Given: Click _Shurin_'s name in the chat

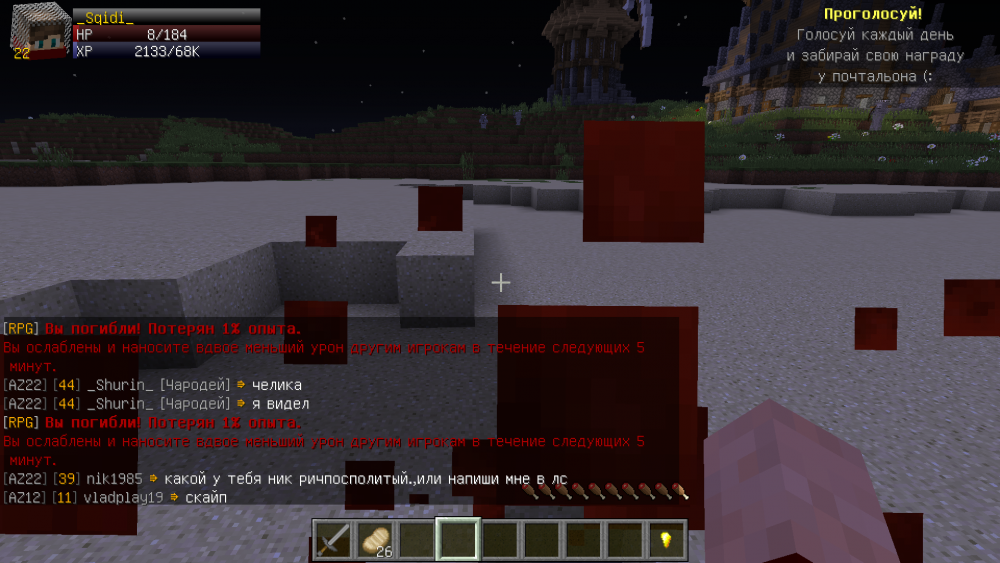Looking at the screenshot, I should coord(120,385).
